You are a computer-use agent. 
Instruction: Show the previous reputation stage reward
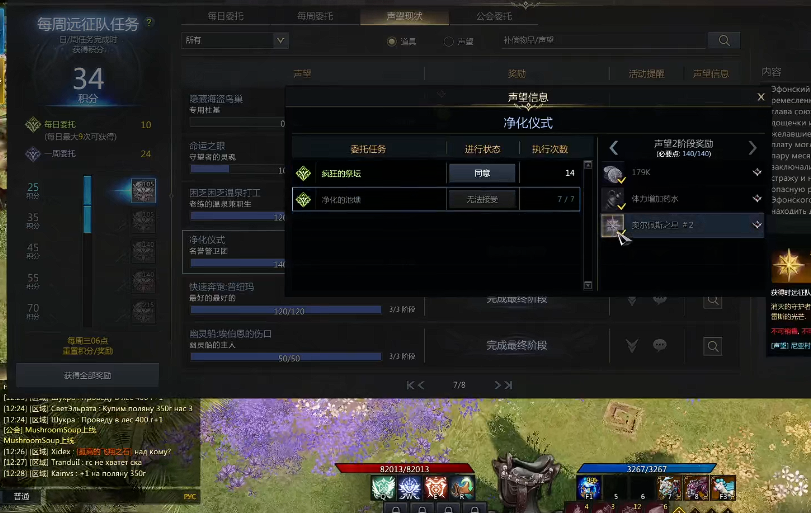coord(614,148)
